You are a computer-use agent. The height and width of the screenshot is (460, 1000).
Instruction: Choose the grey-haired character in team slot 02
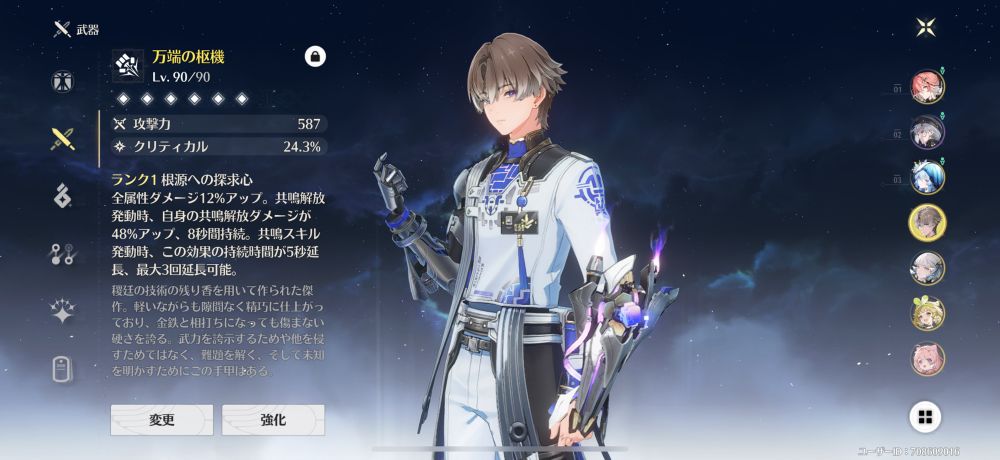927,132
